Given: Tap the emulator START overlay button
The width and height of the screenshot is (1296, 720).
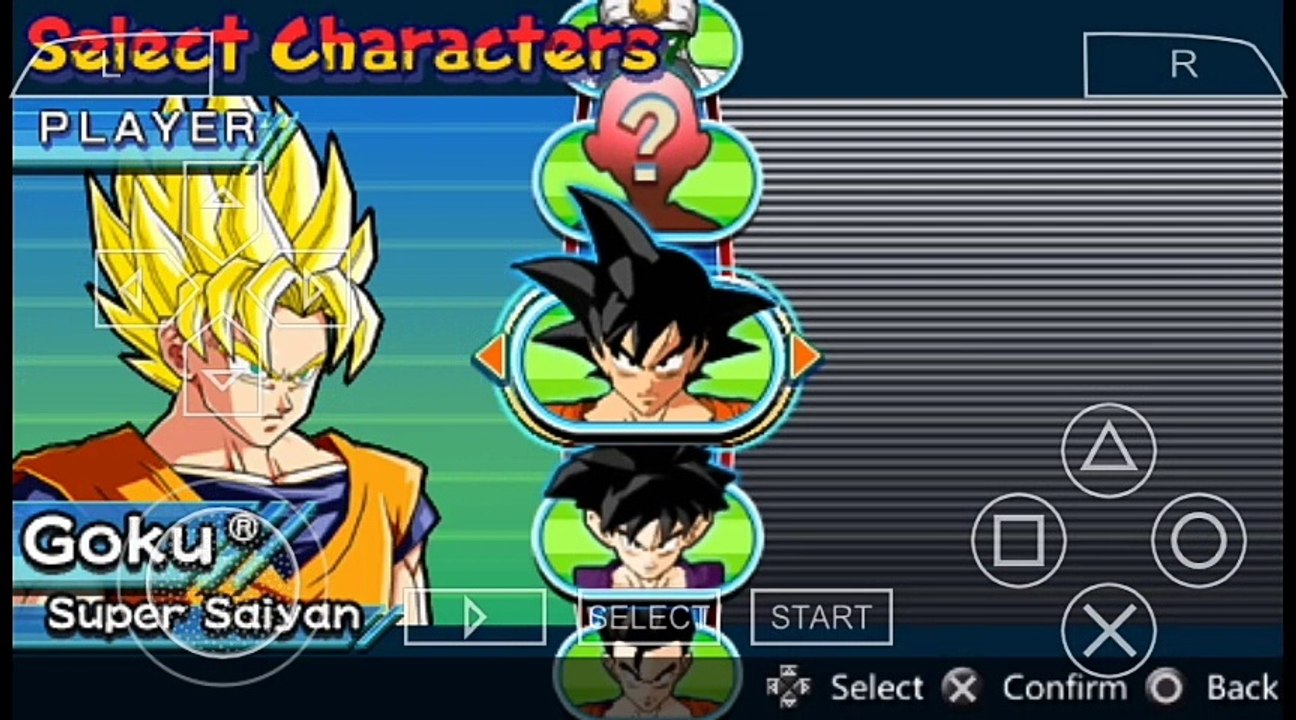Looking at the screenshot, I should pyautogui.click(x=821, y=617).
